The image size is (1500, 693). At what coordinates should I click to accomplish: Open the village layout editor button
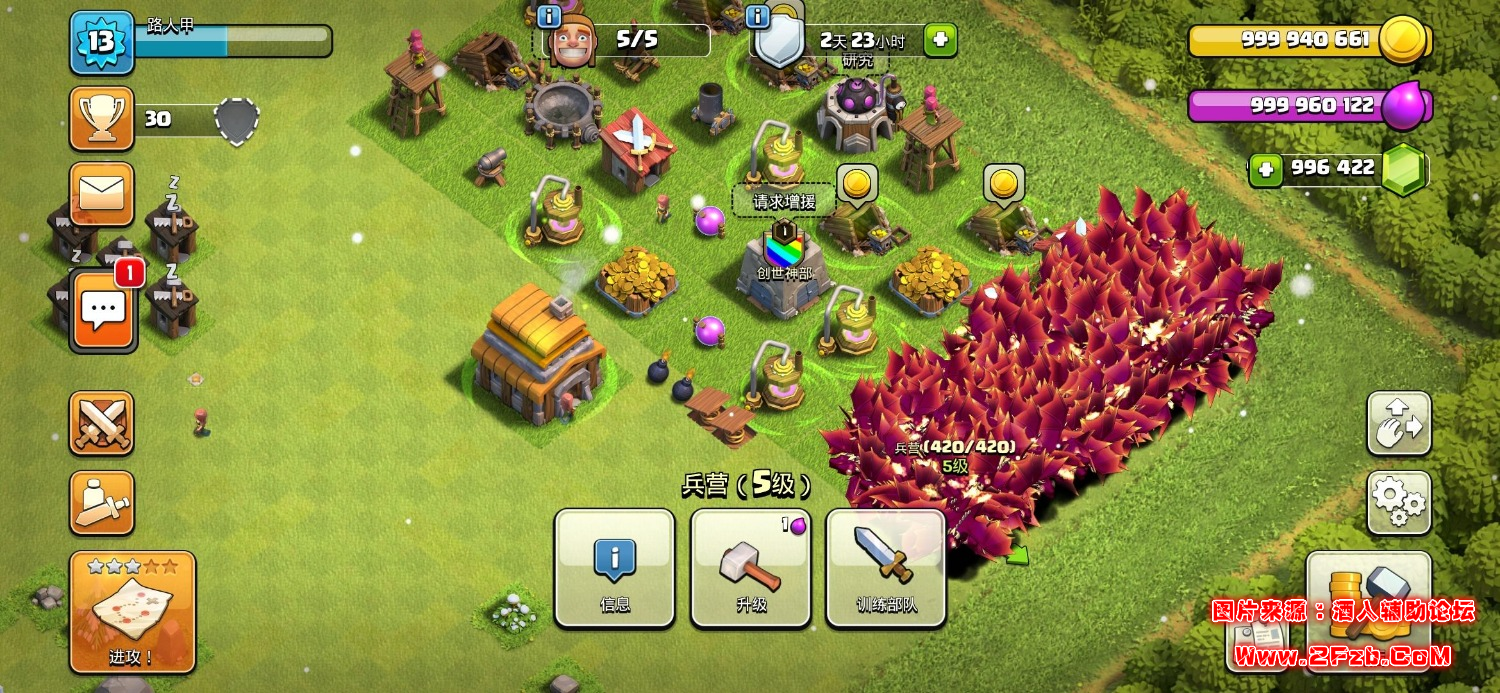click(1399, 424)
